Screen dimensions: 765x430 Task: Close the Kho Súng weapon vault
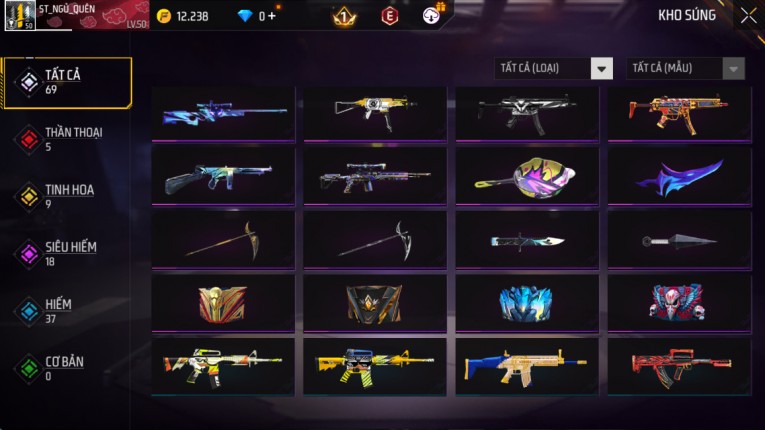coord(748,16)
